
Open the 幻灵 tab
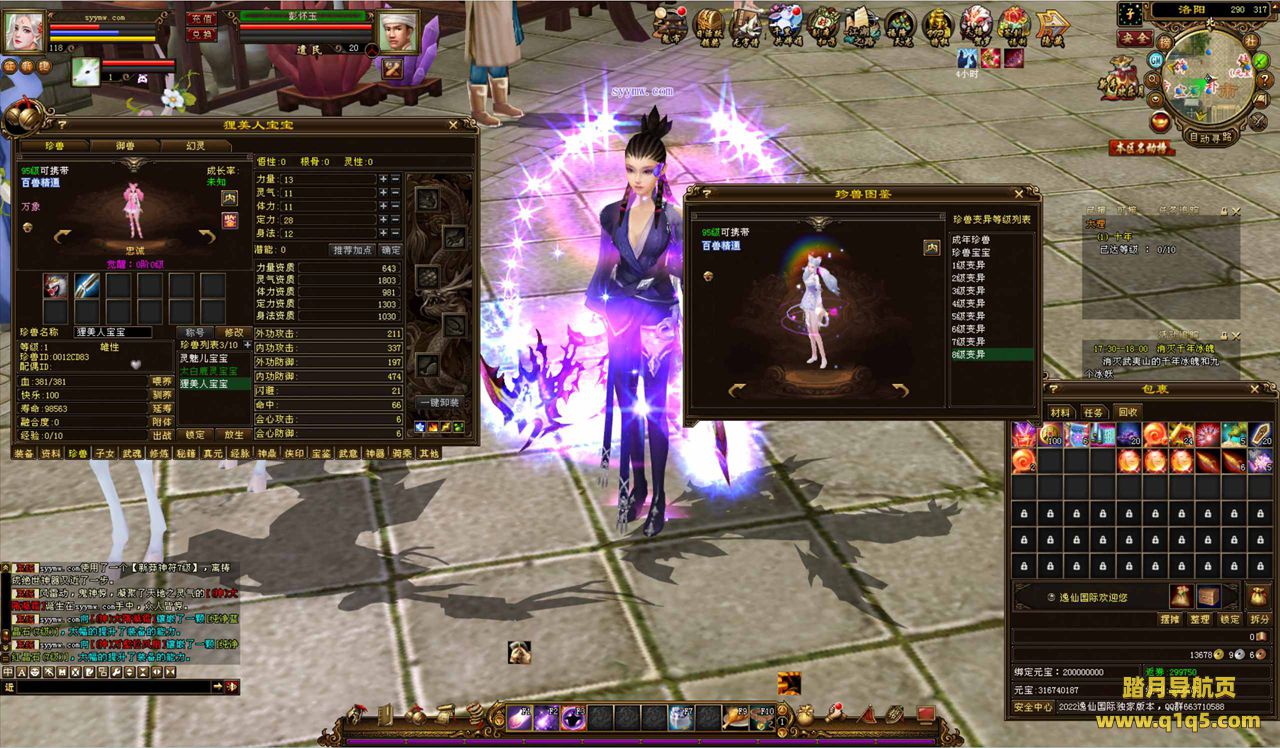point(196,146)
